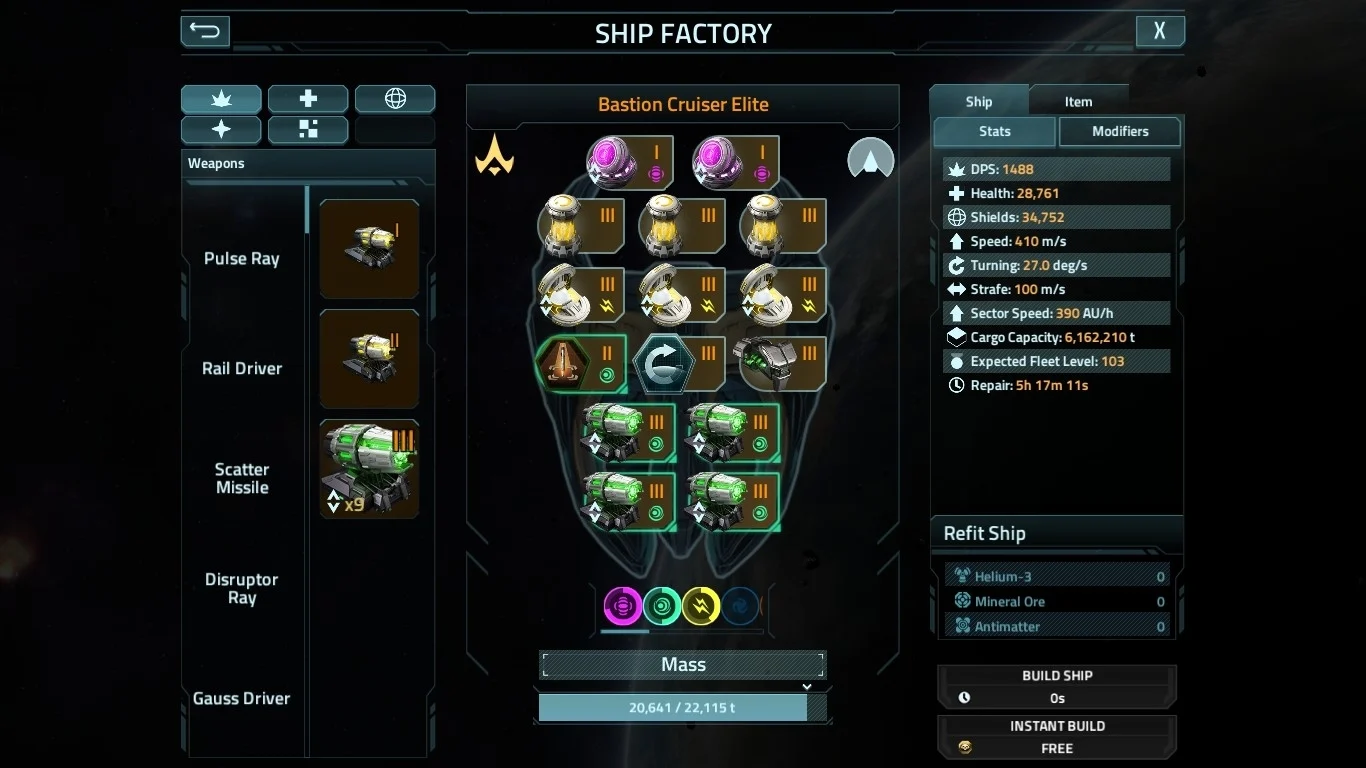Close the Ship Factory window
Viewport: 1366px width, 768px height.
[x=1160, y=31]
